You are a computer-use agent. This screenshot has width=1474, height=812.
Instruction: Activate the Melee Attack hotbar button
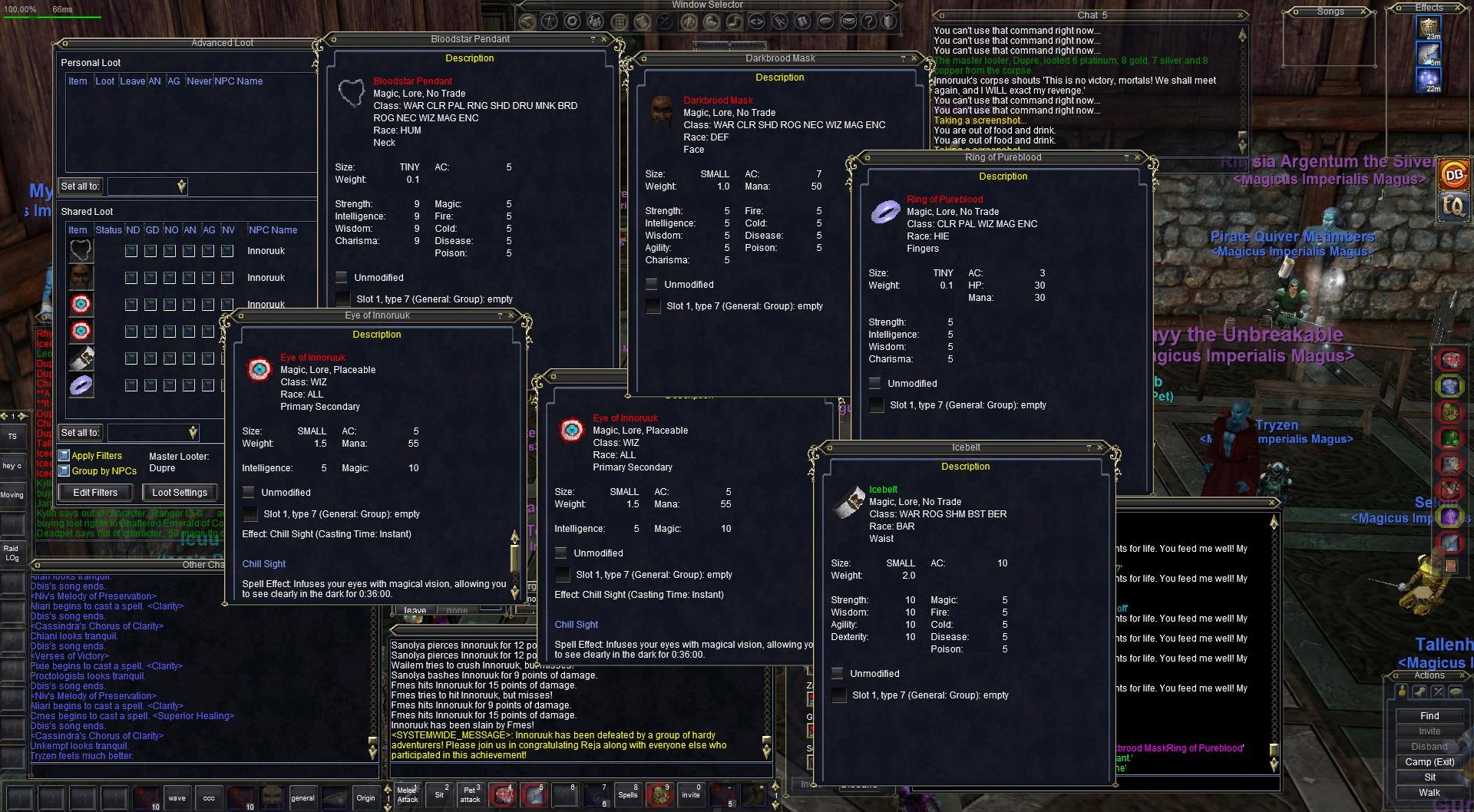click(x=408, y=795)
